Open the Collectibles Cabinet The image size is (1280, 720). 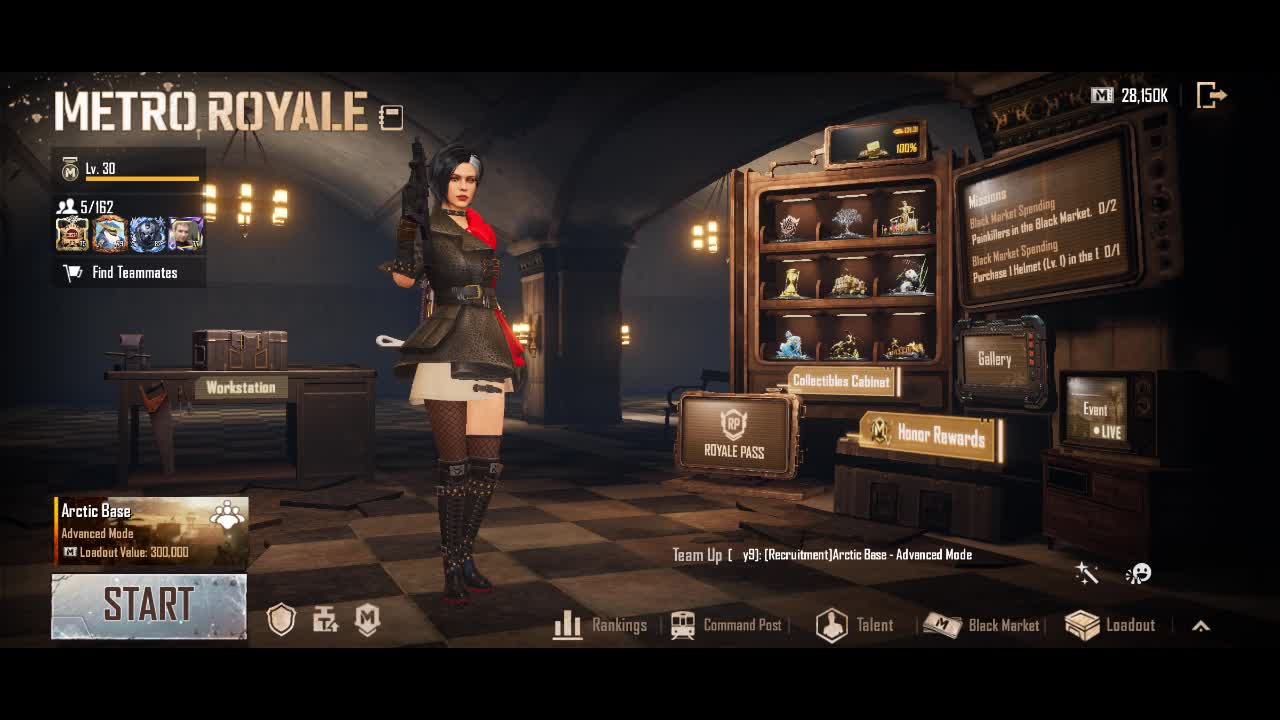(841, 381)
